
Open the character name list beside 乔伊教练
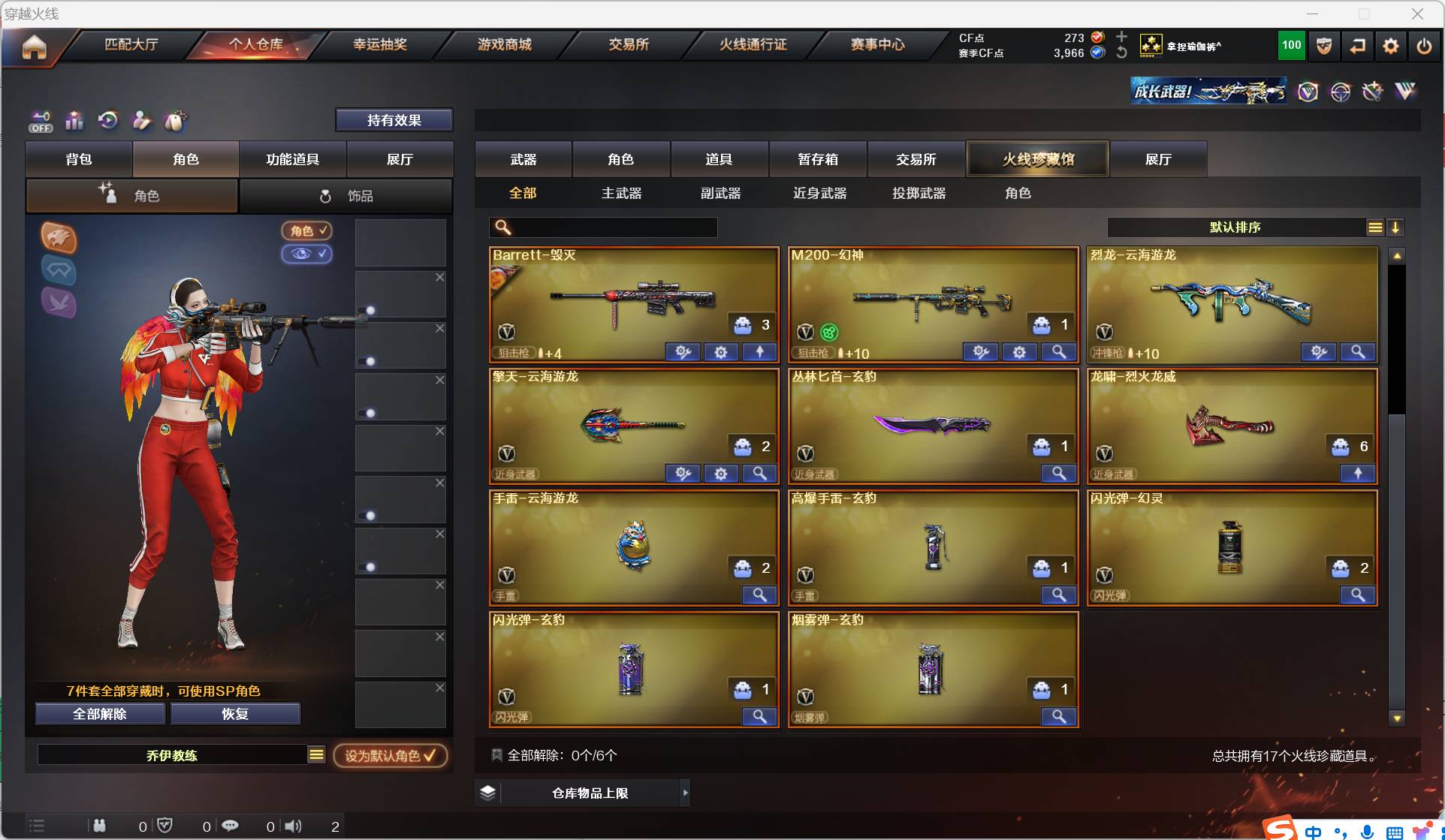[x=316, y=754]
